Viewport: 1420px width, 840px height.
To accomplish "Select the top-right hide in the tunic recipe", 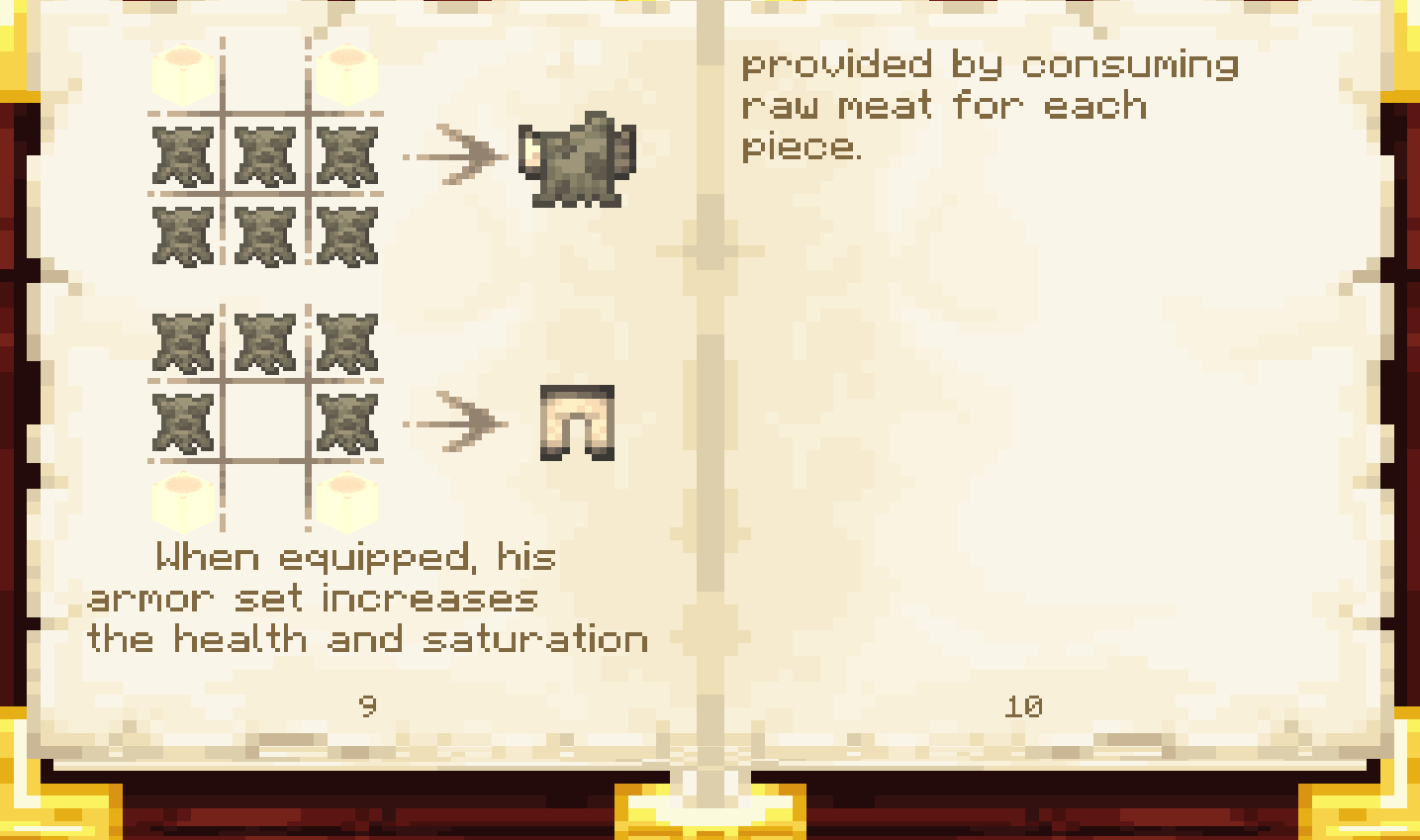I will (345, 153).
